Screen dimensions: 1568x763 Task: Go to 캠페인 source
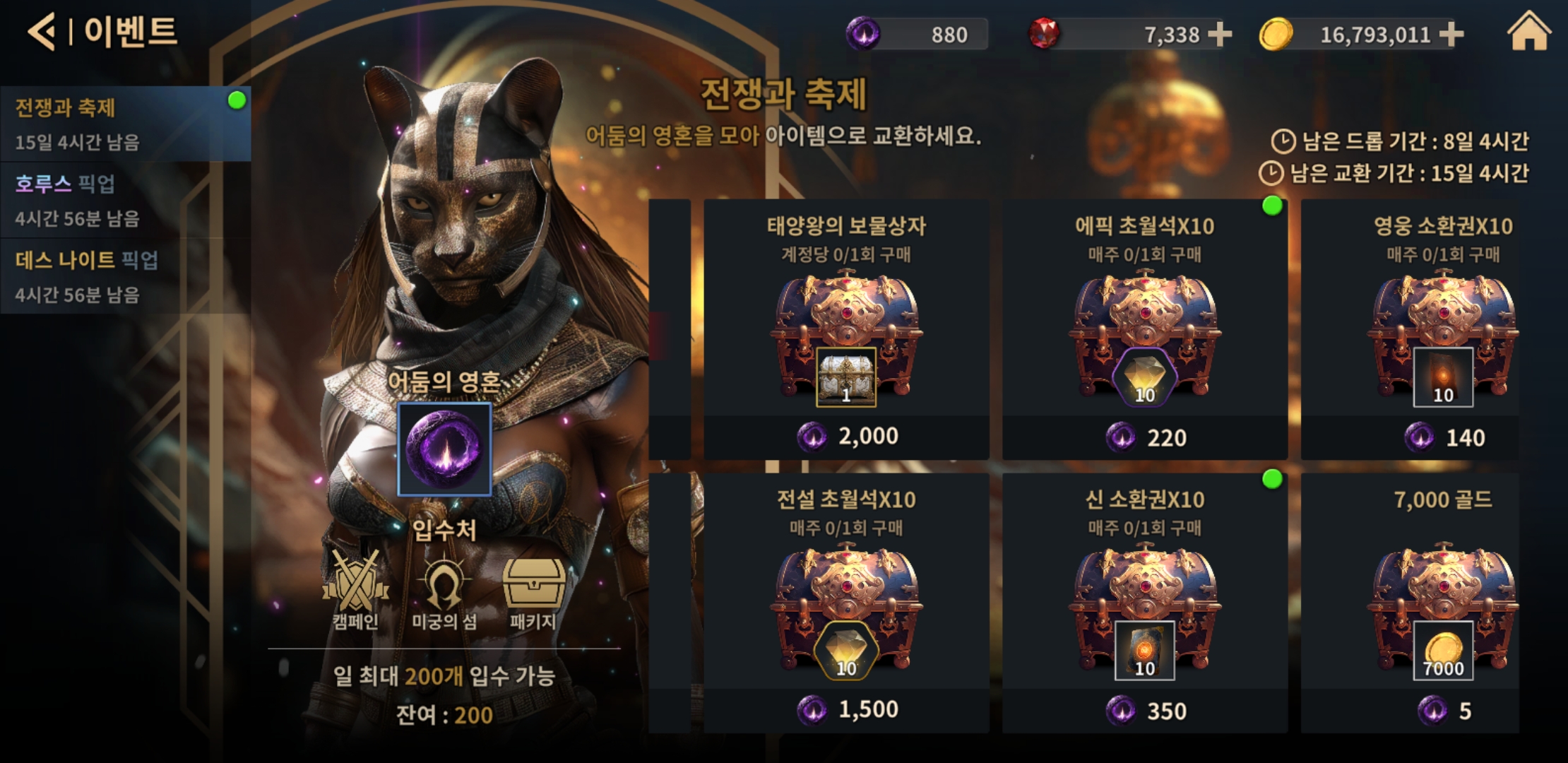[x=355, y=590]
